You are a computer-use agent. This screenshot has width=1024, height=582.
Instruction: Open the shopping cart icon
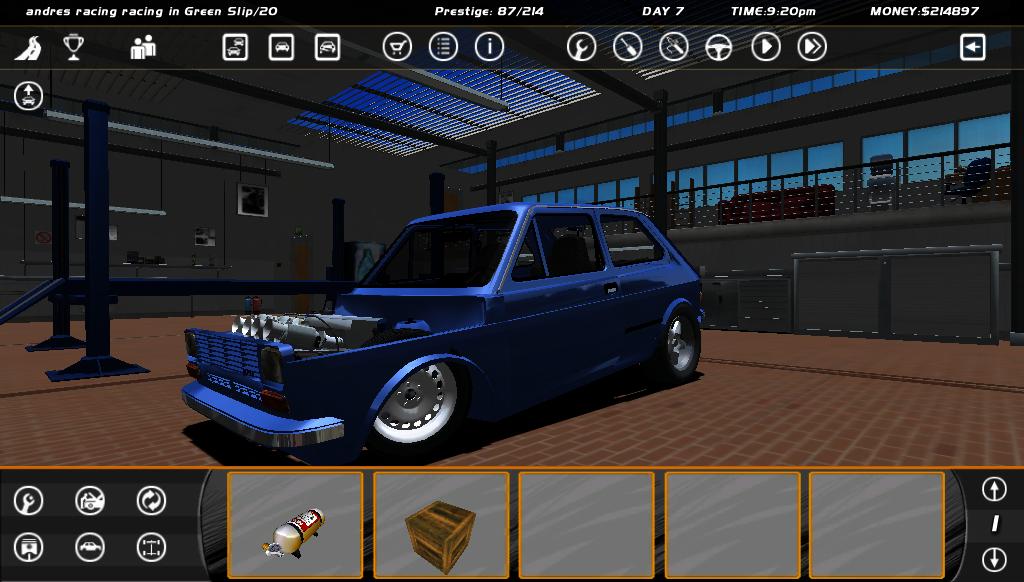point(397,47)
